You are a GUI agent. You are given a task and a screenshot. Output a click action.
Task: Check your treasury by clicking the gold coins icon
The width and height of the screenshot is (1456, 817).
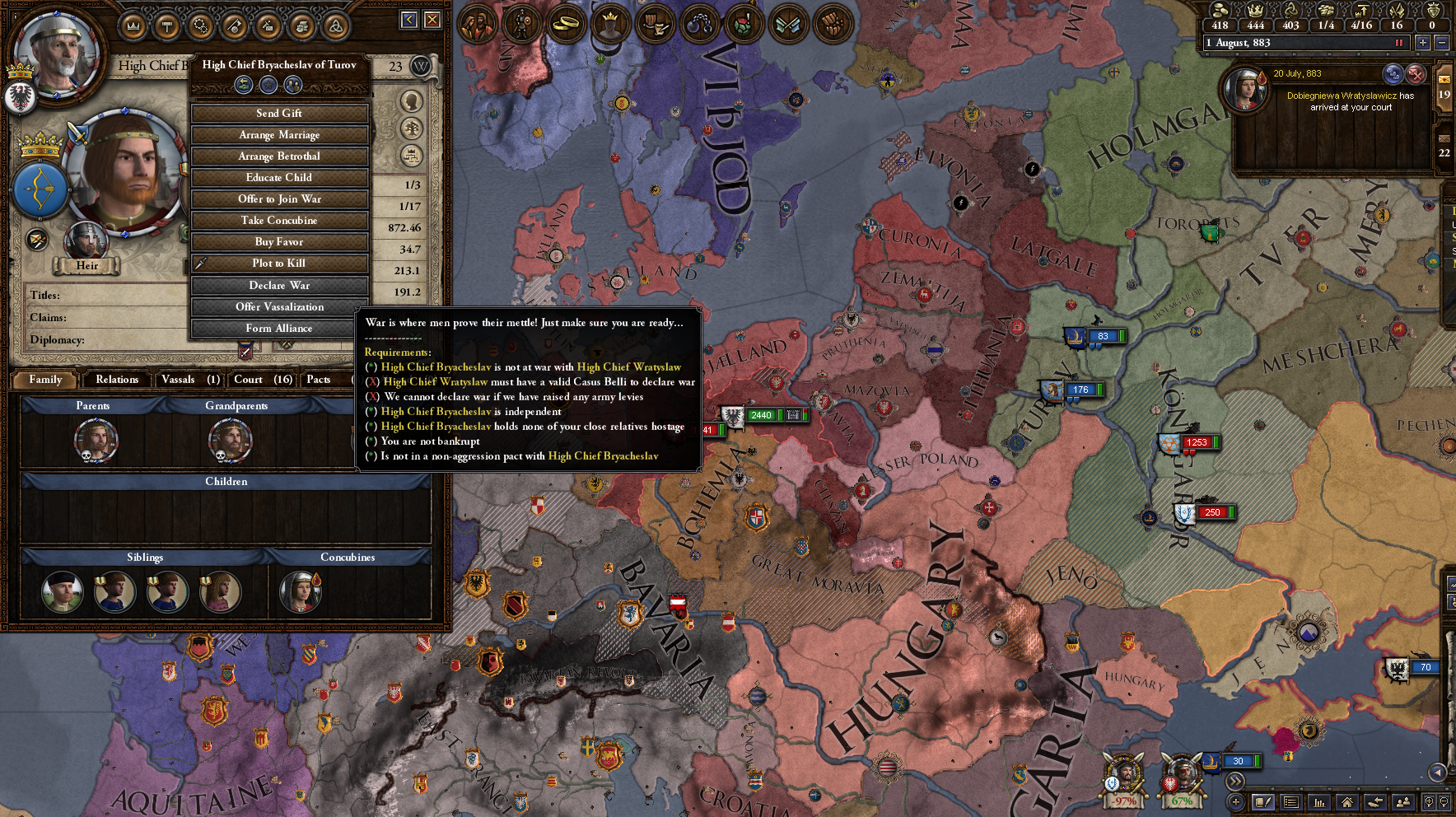point(1219,12)
